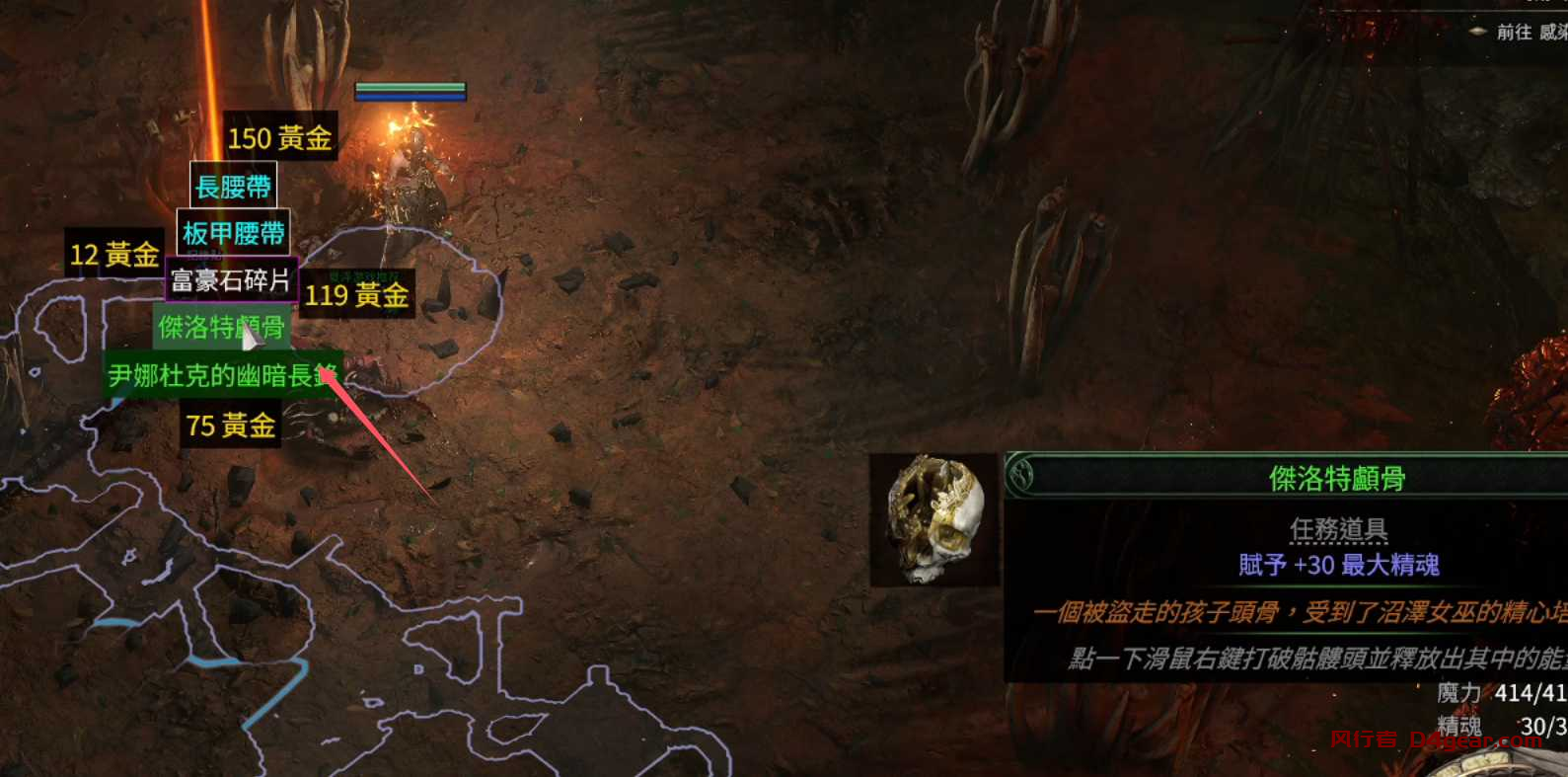Pick up 尹娜杜克的幽暗長鋒 weapon label
Screen dimensions: 1568x777
coord(222,375)
